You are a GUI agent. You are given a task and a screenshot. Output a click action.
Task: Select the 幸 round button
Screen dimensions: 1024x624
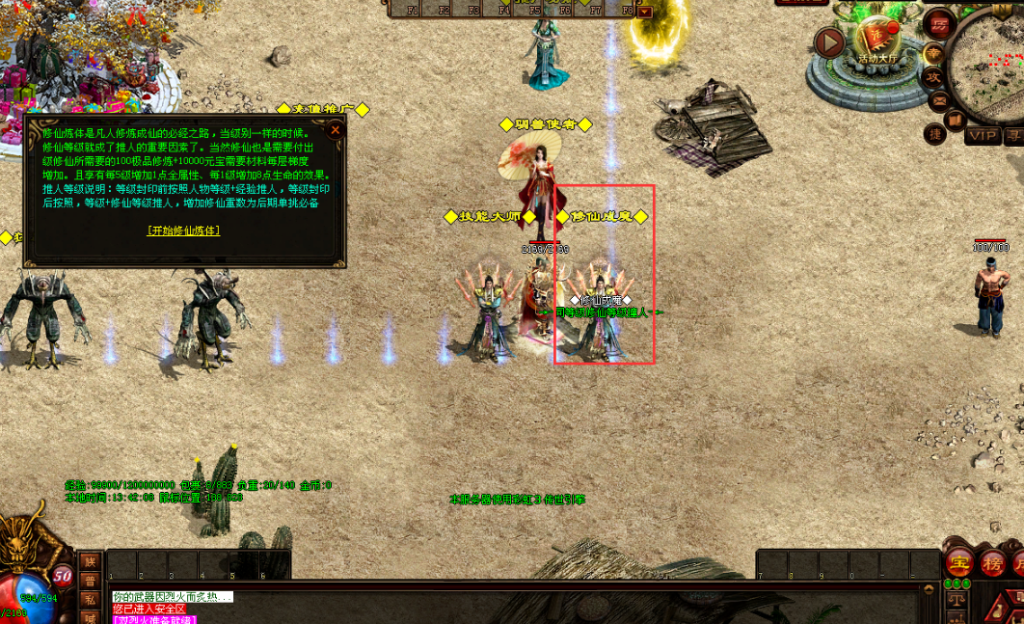(932, 52)
